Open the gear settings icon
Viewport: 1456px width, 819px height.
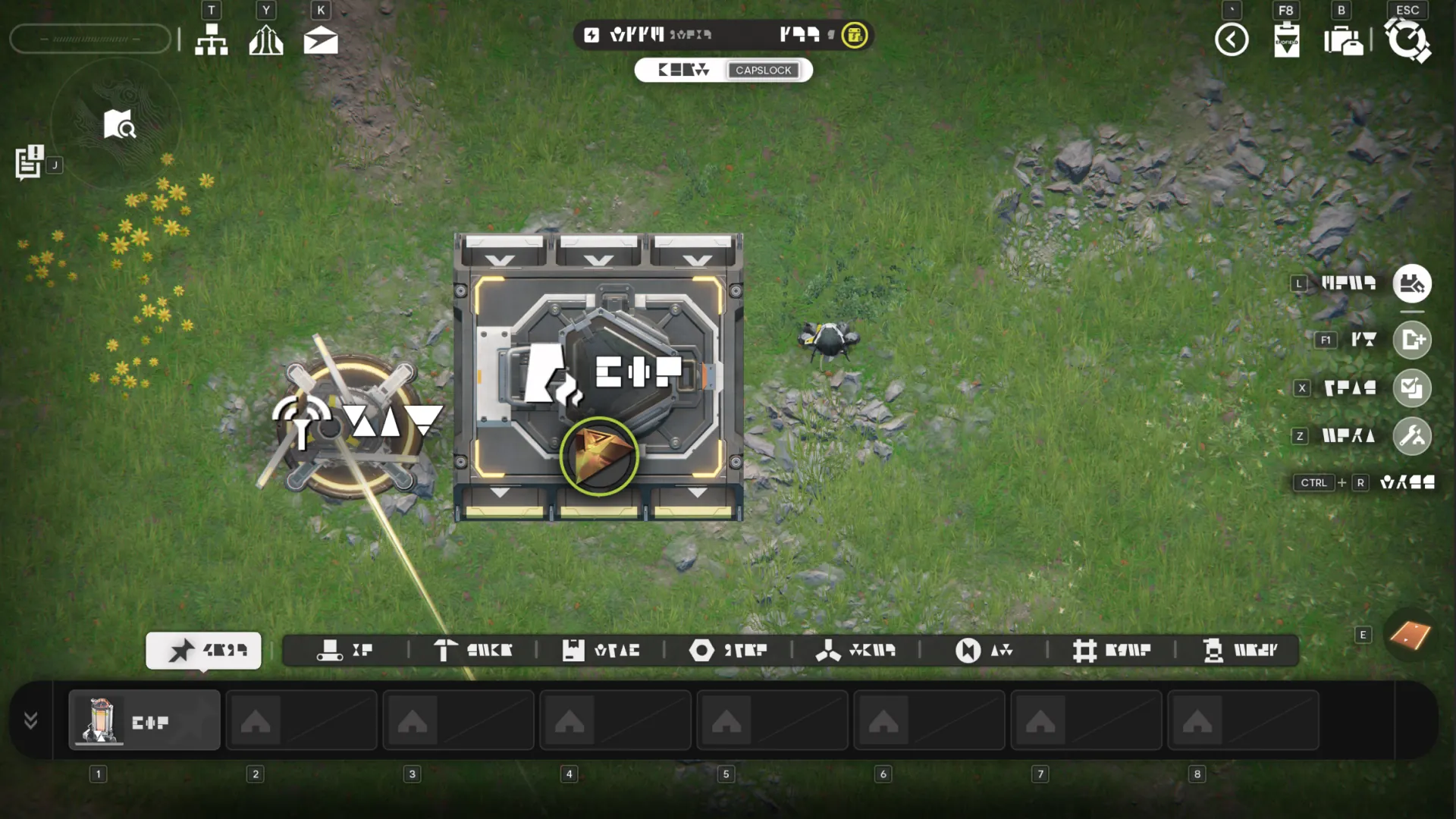[1407, 40]
